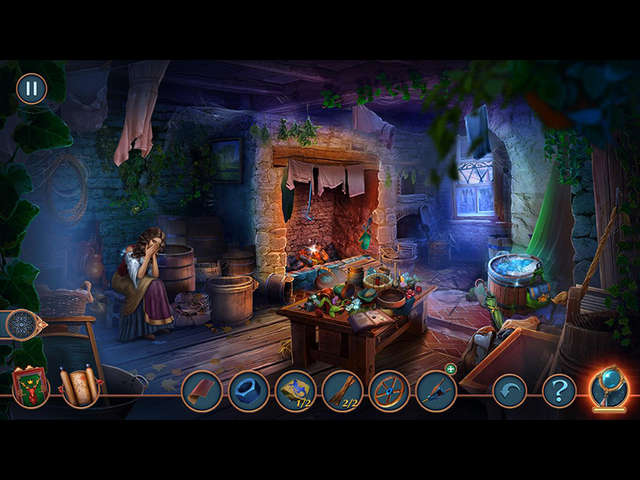Open the red strategy guide book
The height and width of the screenshot is (480, 640).
[30, 387]
